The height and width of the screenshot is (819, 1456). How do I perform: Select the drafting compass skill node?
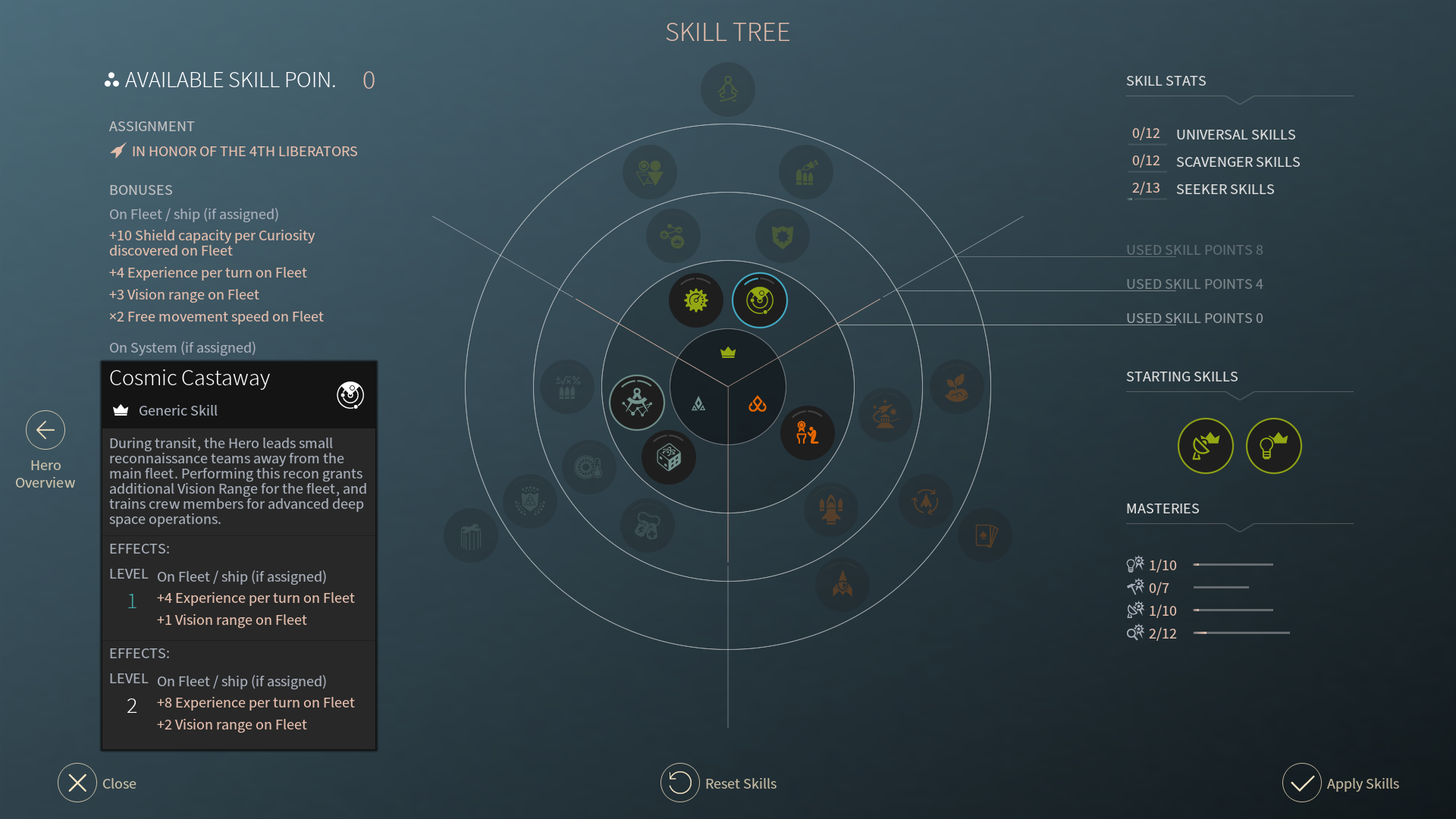[x=637, y=403]
